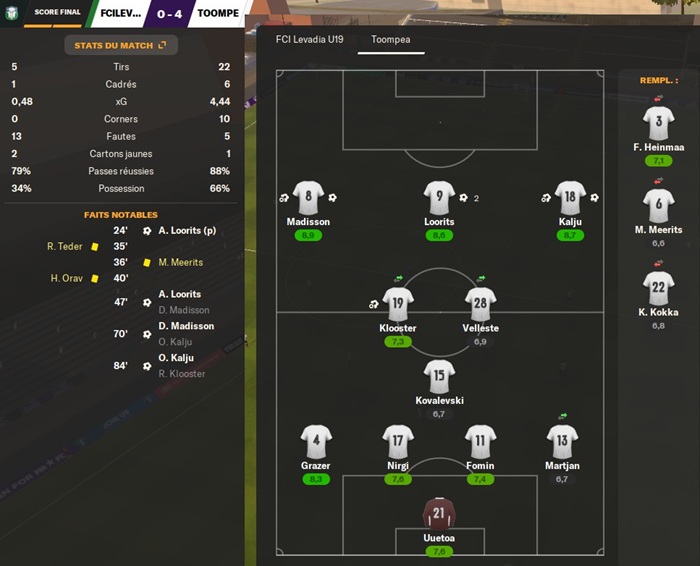The image size is (700, 566).
Task: Choose striker Loorits number 9
Action: 439,198
